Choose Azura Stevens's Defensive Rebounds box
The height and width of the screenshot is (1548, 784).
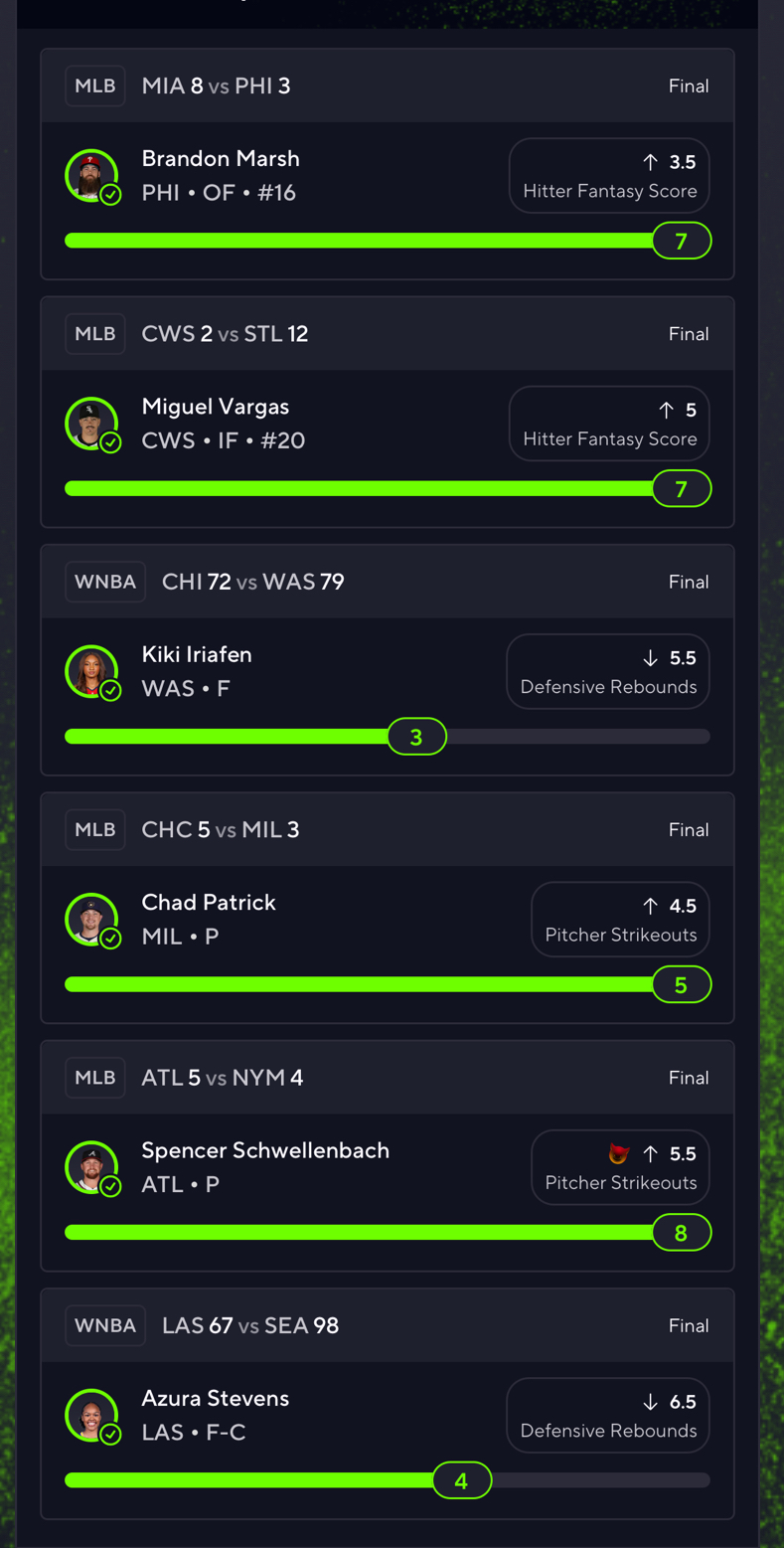[x=608, y=1416]
